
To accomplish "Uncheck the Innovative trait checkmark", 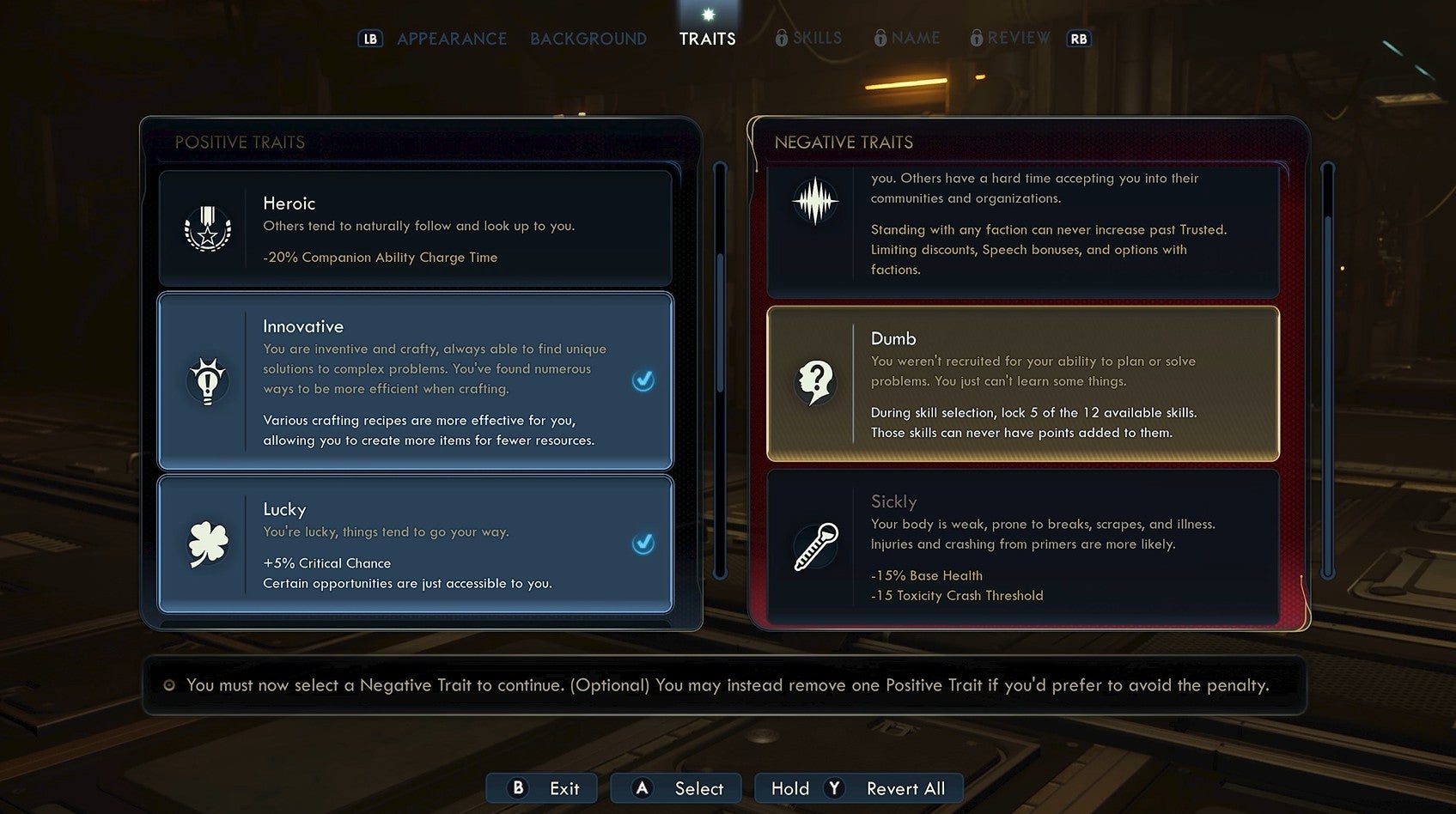I will click(643, 380).
